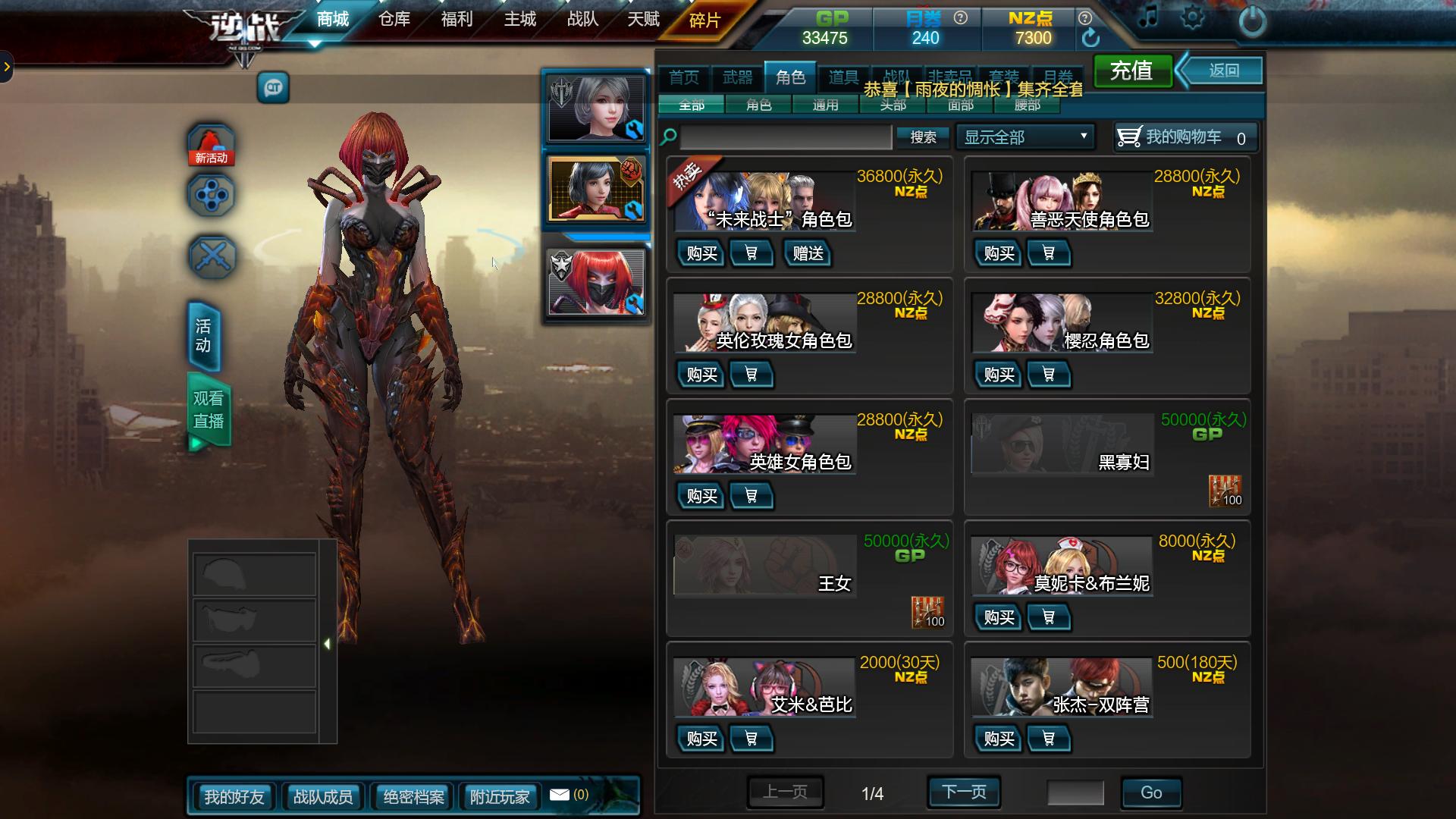Screen dimensions: 1456x819
Task: Go to next page with 下一页
Action: coord(964,792)
